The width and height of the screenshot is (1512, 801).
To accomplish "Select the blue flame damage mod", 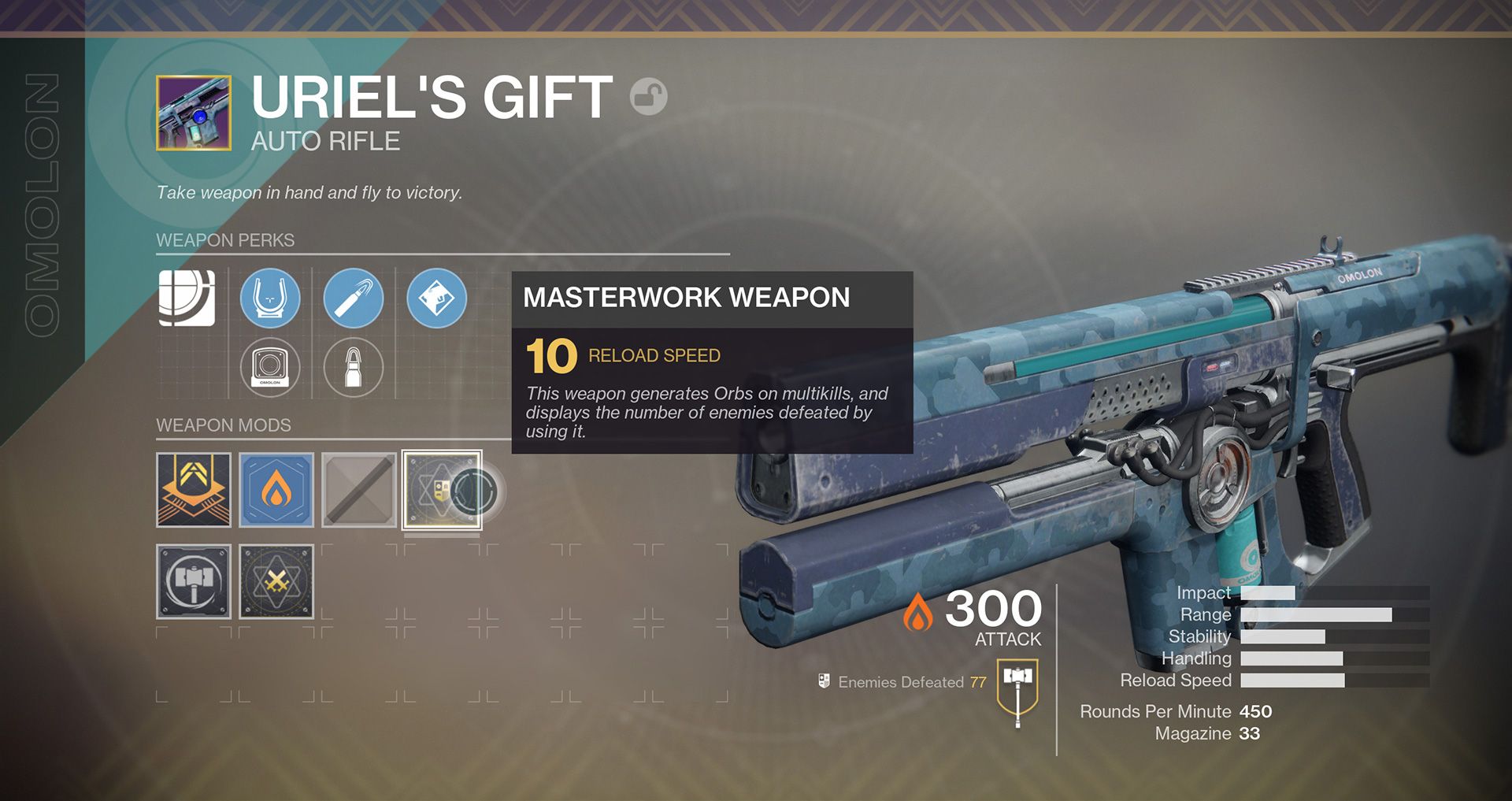I will tap(276, 489).
